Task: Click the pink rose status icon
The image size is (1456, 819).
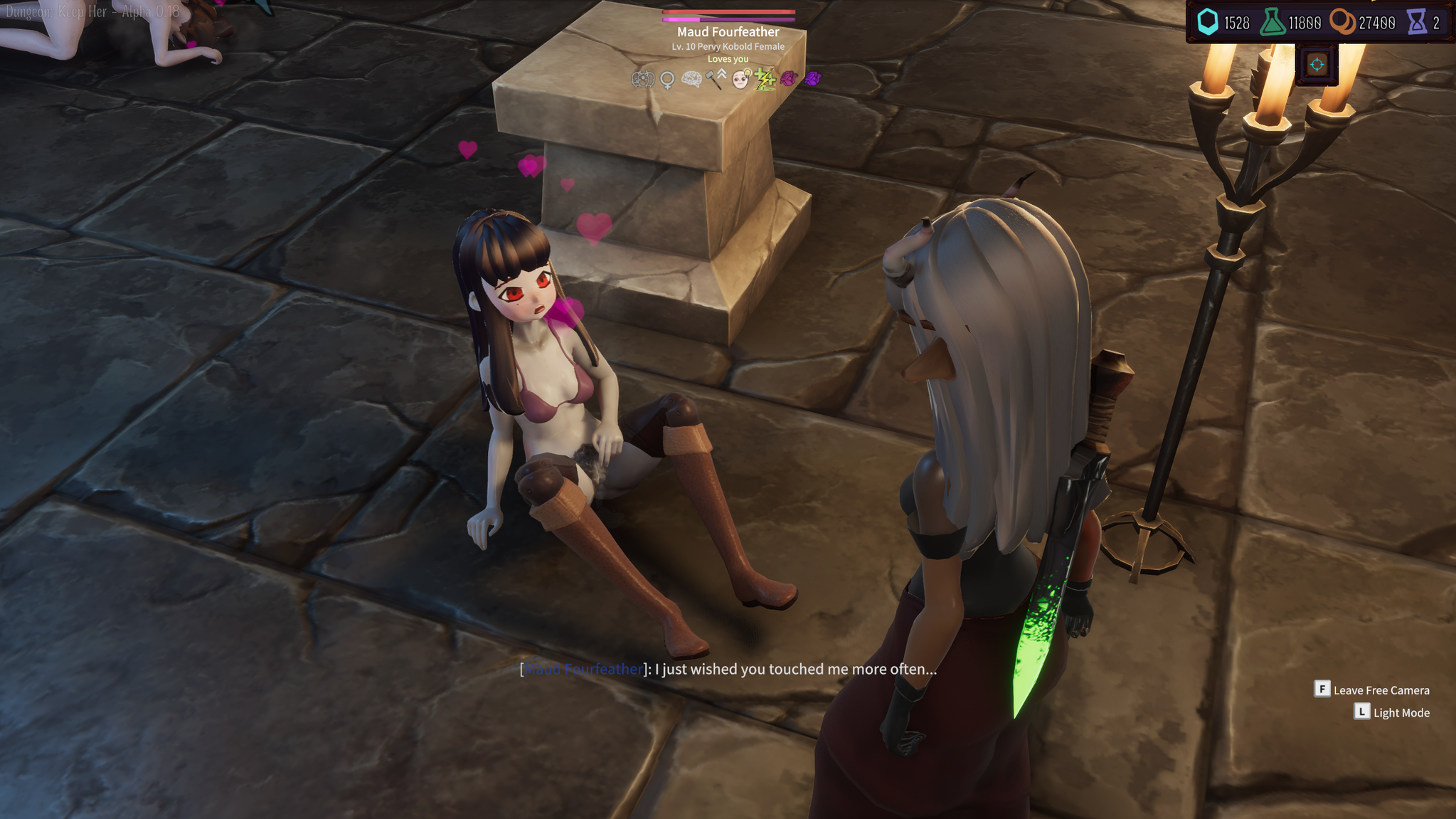Action: [x=790, y=80]
